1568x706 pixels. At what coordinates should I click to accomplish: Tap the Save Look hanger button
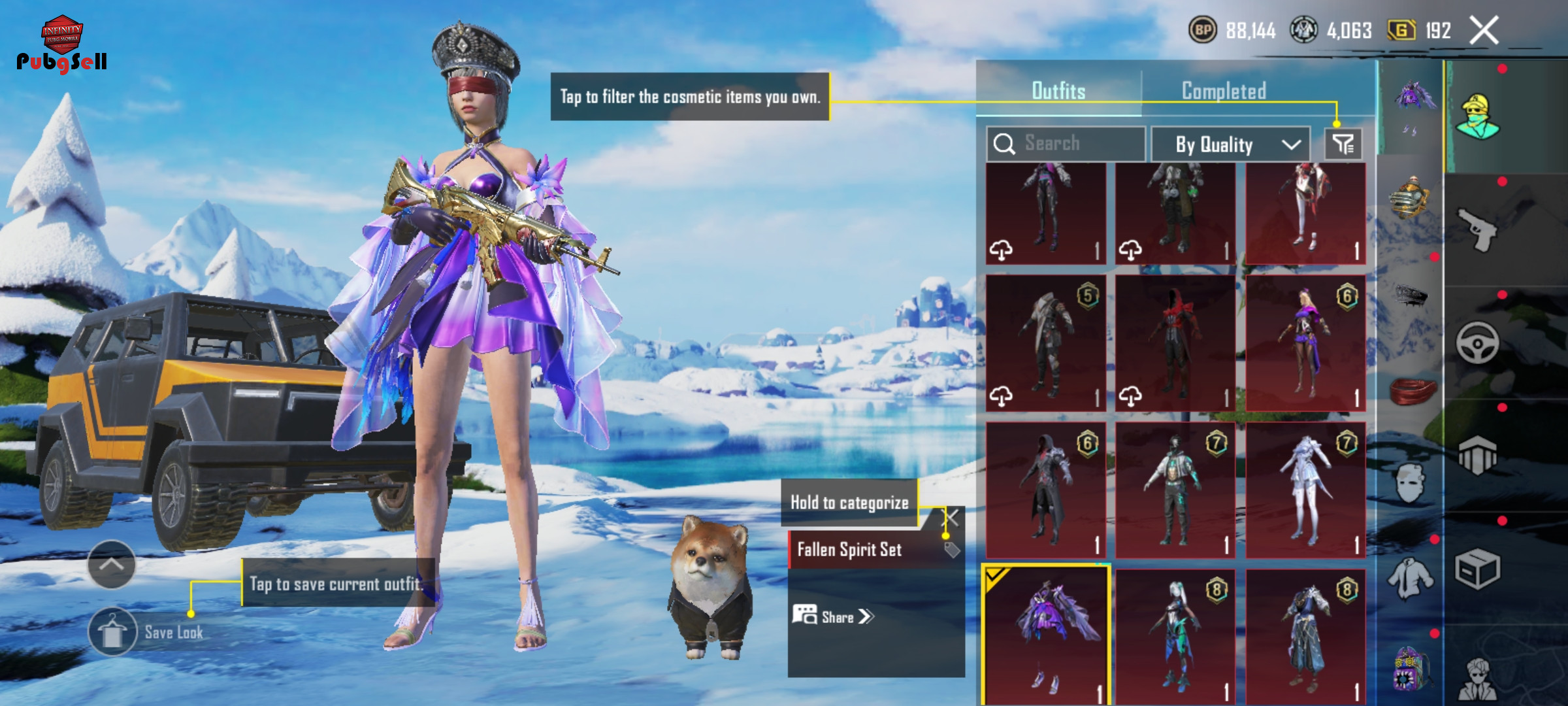click(x=112, y=632)
